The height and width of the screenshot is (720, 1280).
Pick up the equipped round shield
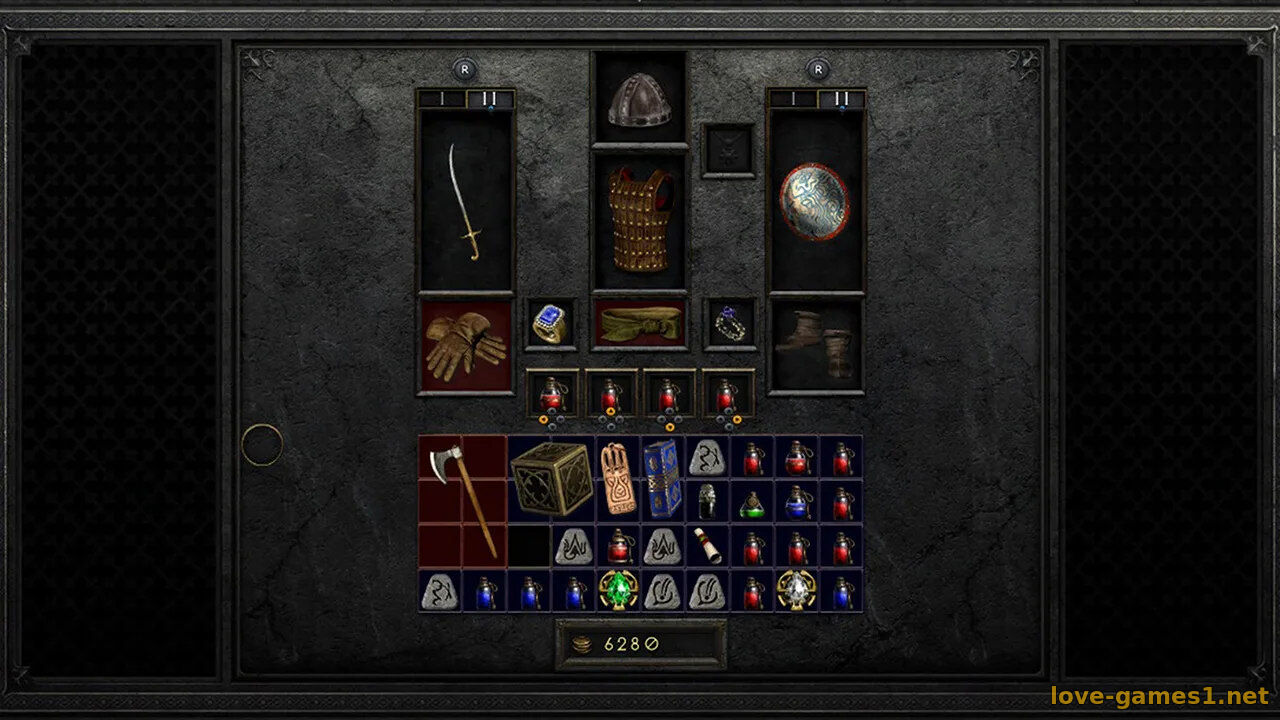click(x=815, y=202)
